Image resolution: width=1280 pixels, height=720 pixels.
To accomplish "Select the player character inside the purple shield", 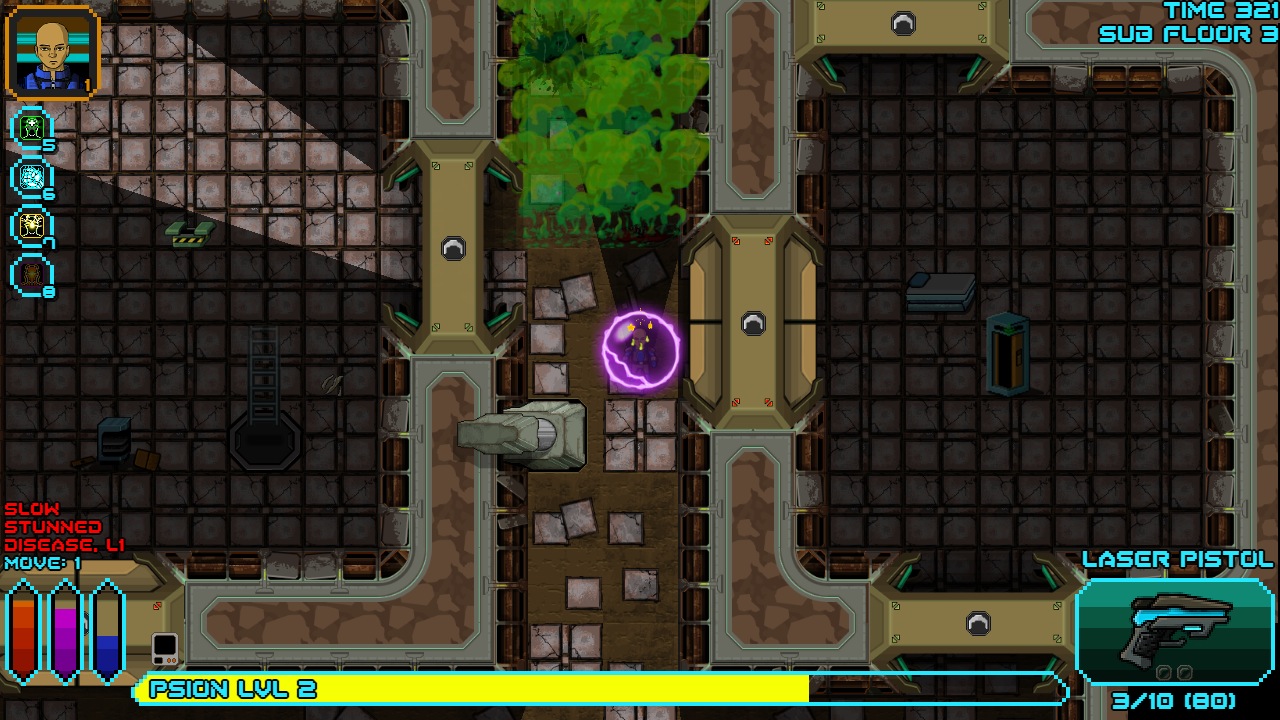I will 641,352.
